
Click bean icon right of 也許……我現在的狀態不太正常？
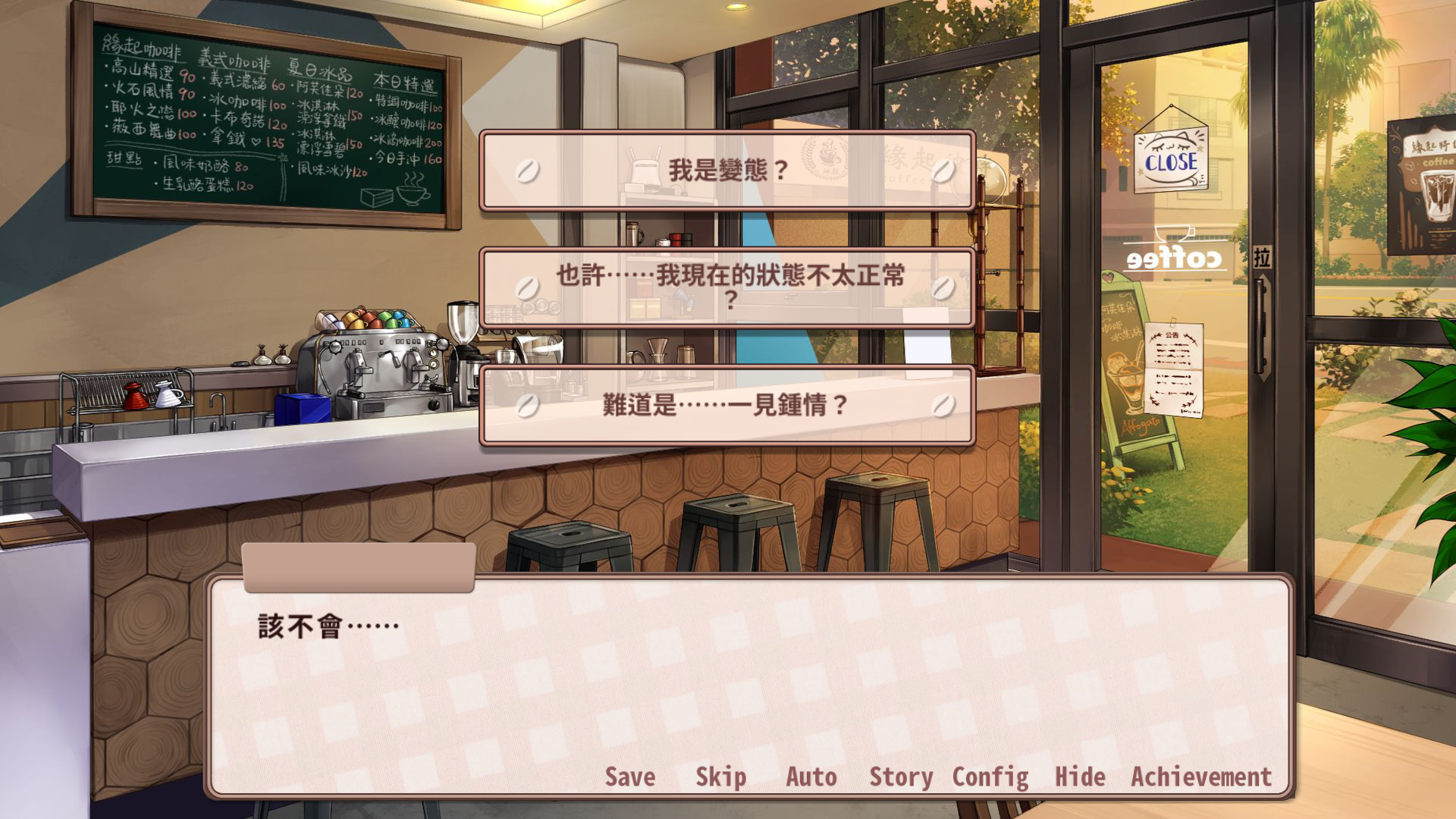942,288
